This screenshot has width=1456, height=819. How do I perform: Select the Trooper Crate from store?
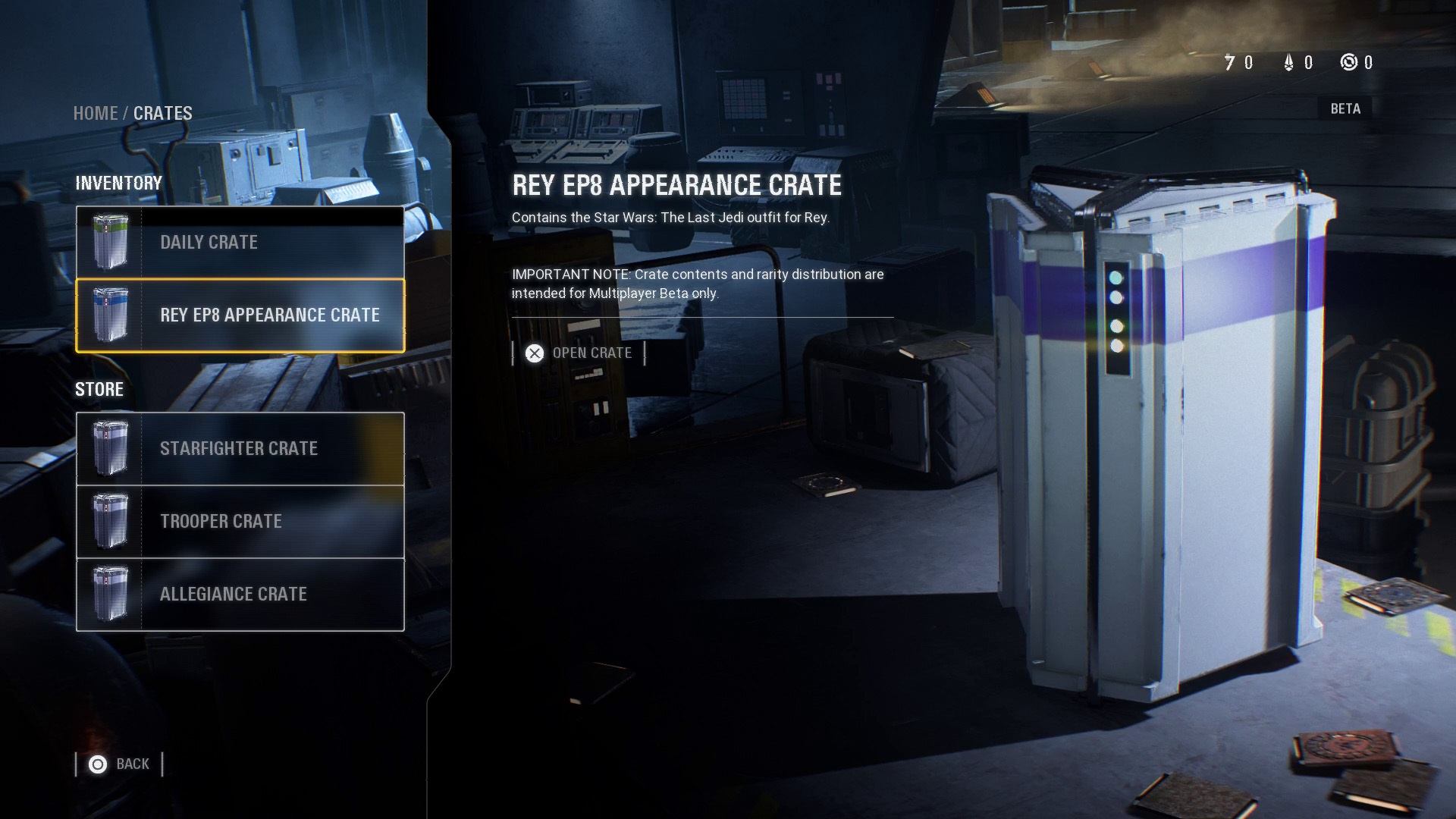coord(240,522)
